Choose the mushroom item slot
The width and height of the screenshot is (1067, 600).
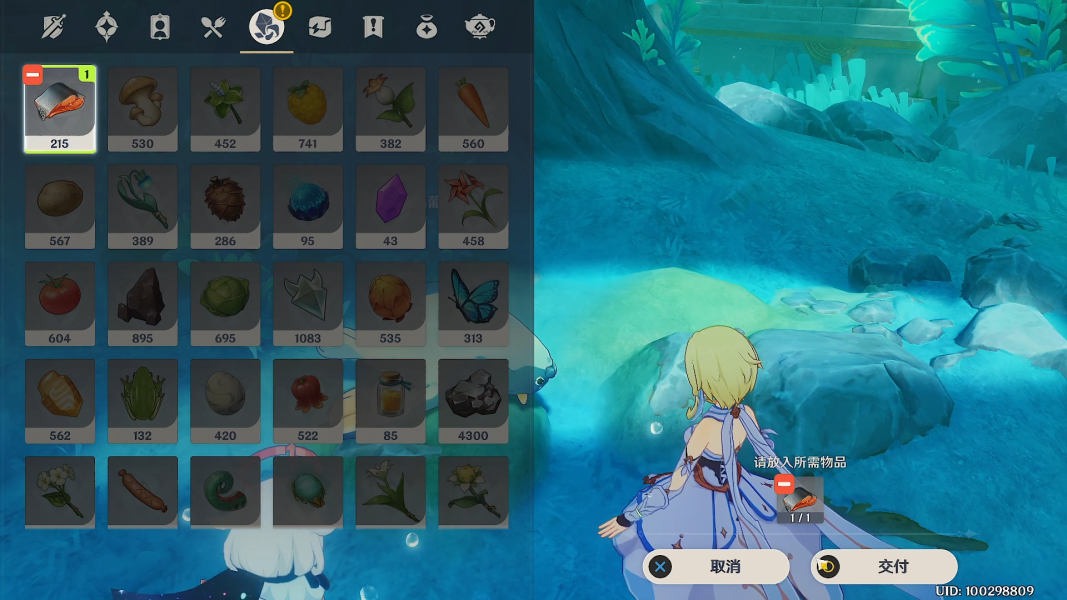142,109
